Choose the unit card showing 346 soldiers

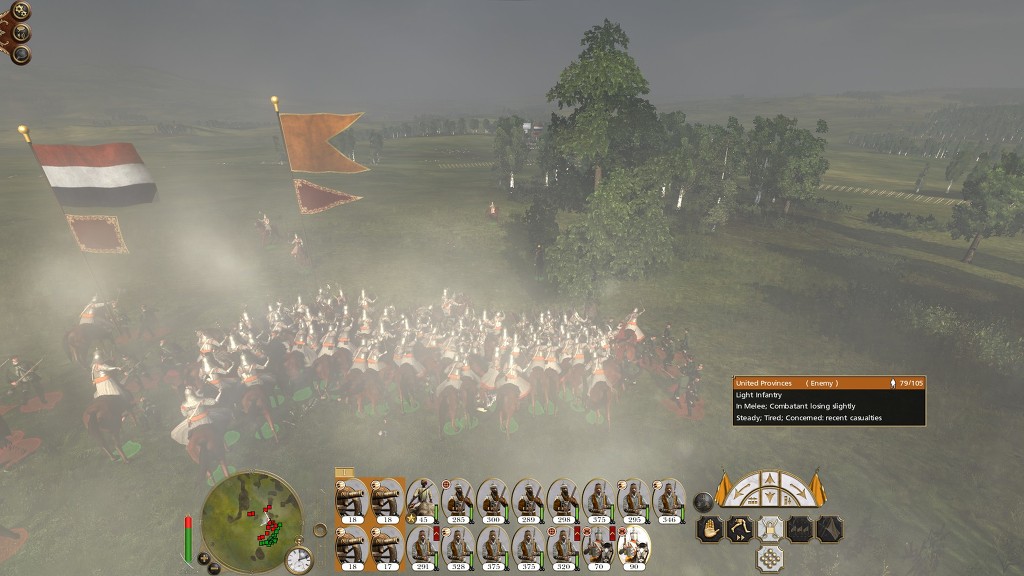pos(668,500)
